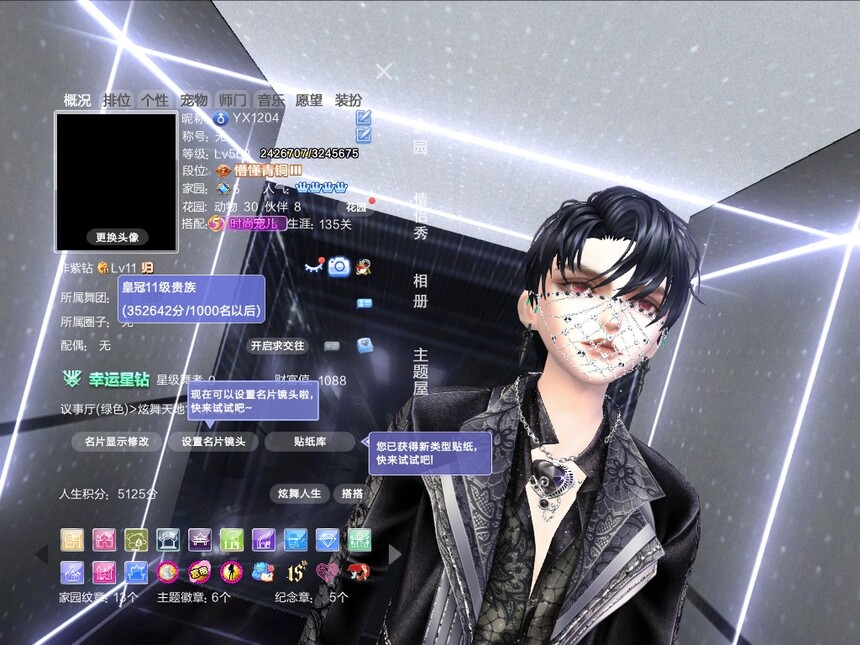Image resolution: width=860 pixels, height=645 pixels.
Task: Open the 相册 album side entry
Action: [421, 291]
